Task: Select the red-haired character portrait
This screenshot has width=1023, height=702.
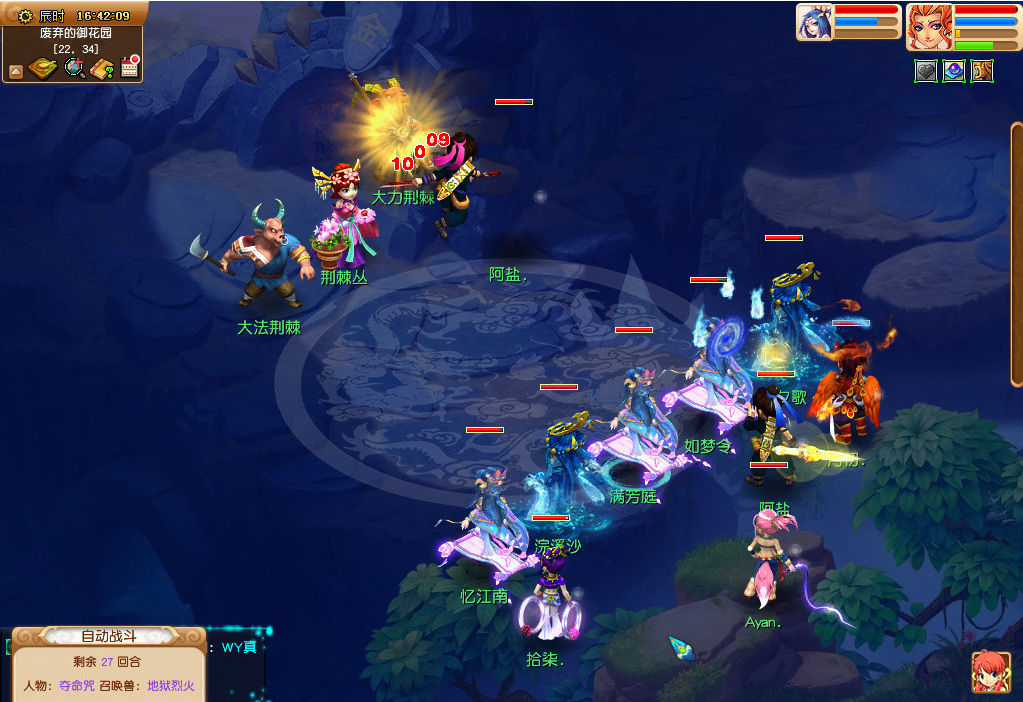Action: click(x=928, y=26)
